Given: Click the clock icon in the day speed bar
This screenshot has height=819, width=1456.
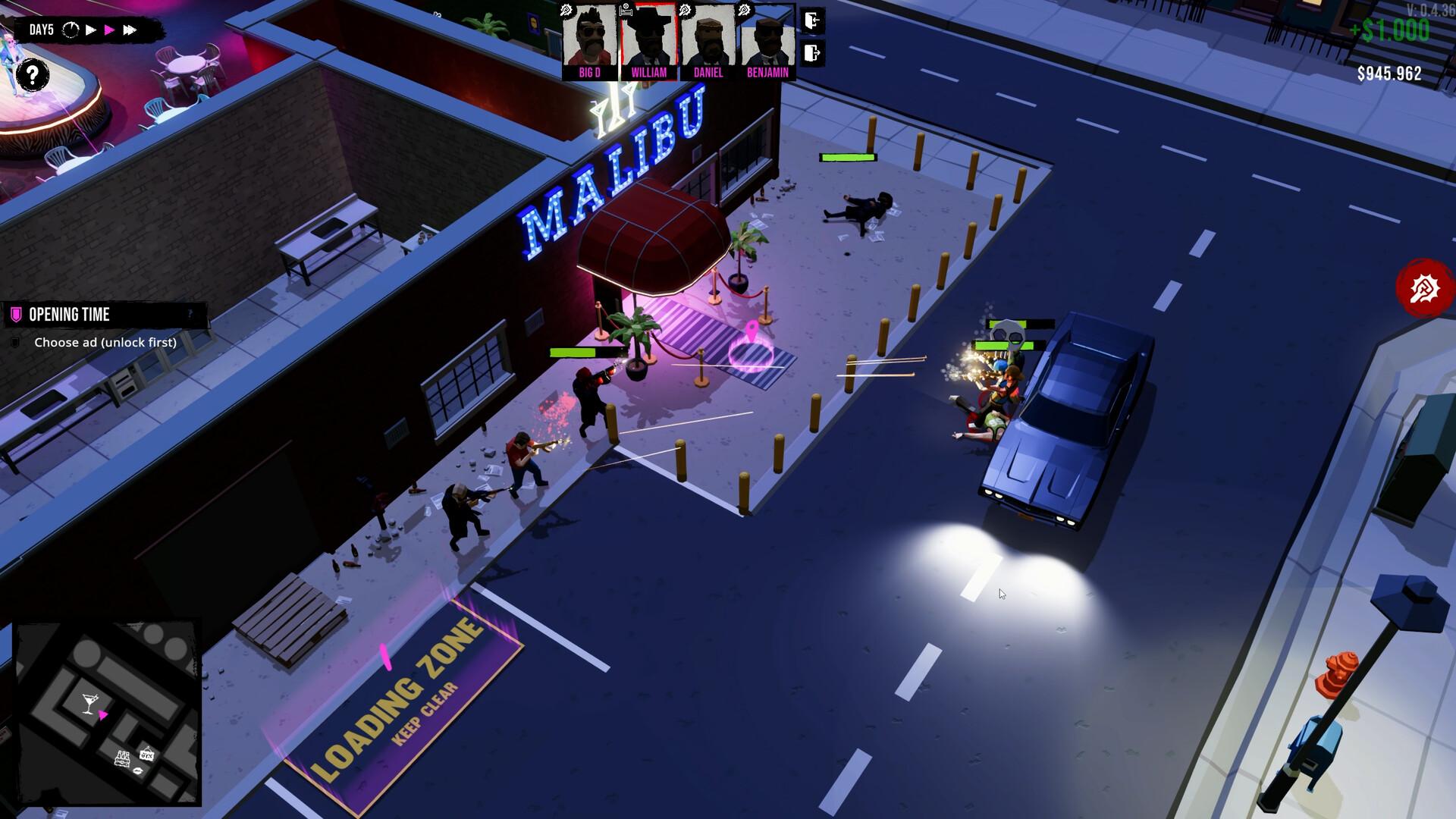Looking at the screenshot, I should pyautogui.click(x=71, y=30).
